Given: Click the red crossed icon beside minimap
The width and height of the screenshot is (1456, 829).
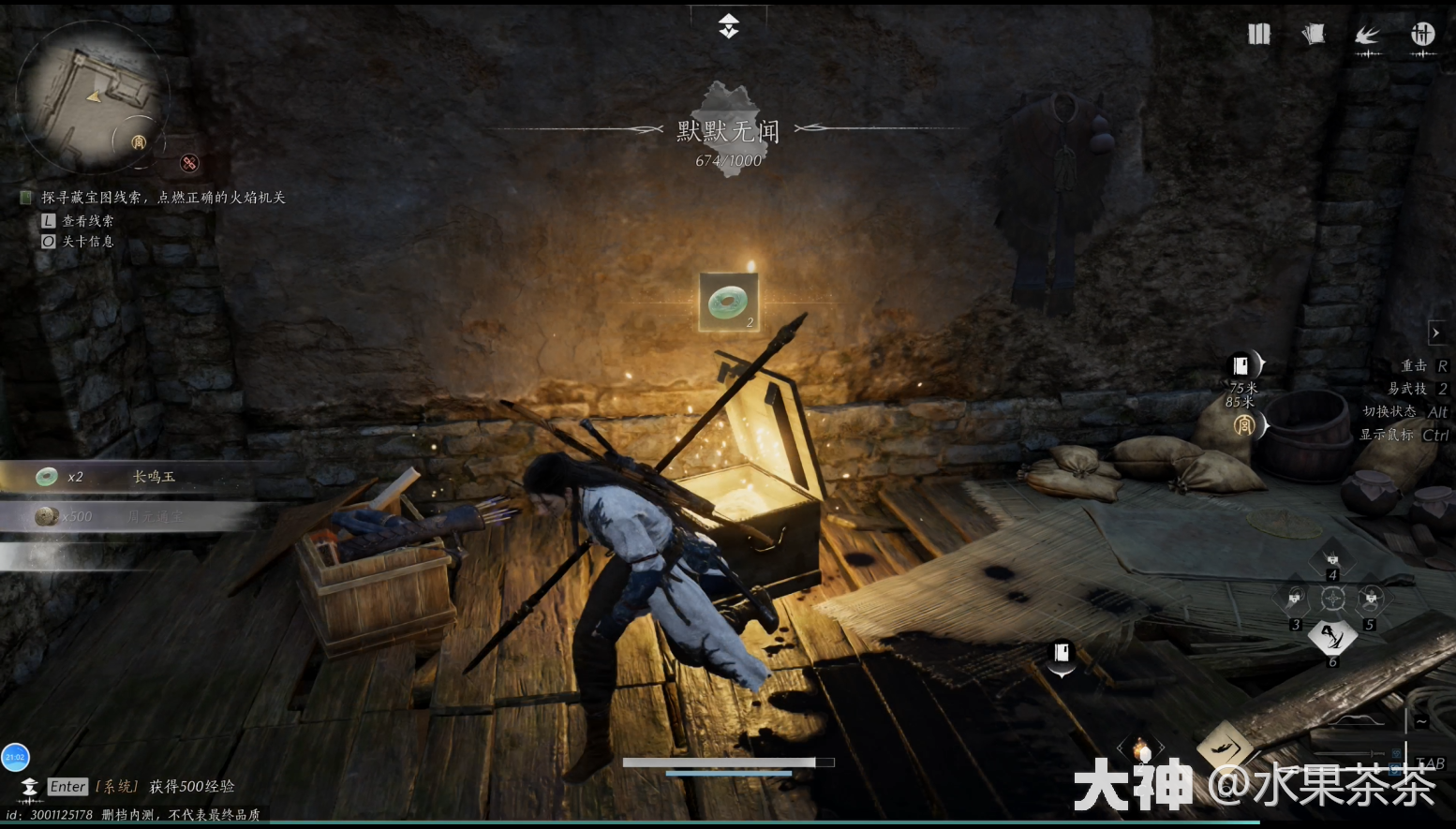Looking at the screenshot, I should [x=189, y=163].
